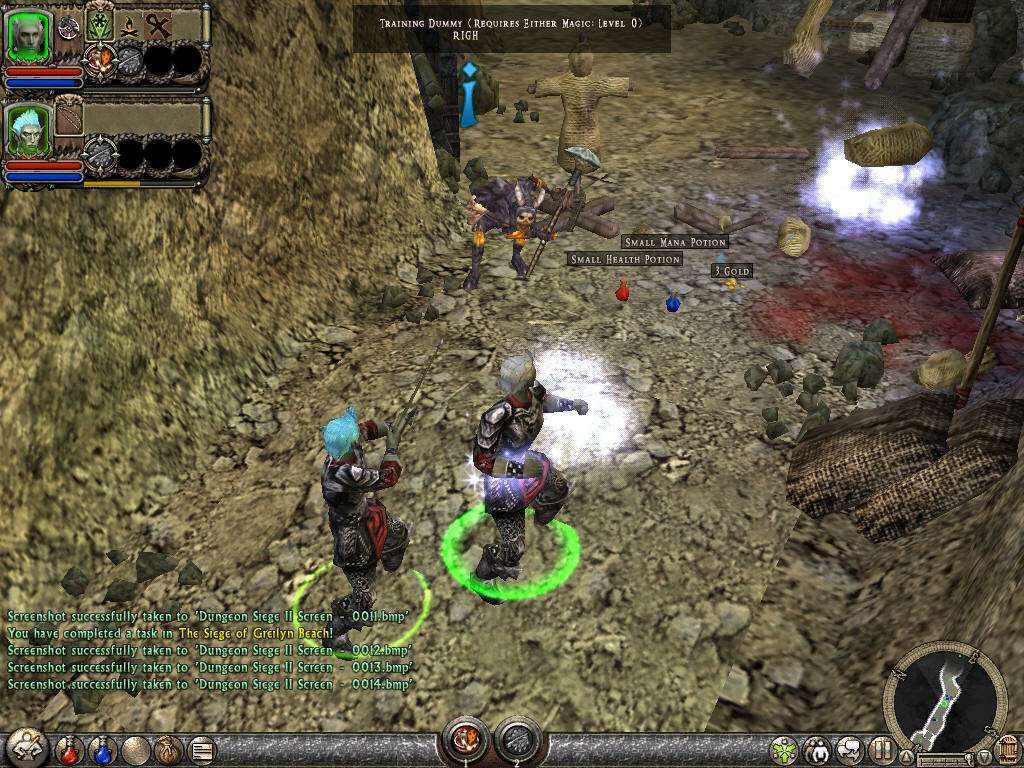Click the round shield icon beside hero portrait
1024x768 pixels.
click(x=68, y=27)
